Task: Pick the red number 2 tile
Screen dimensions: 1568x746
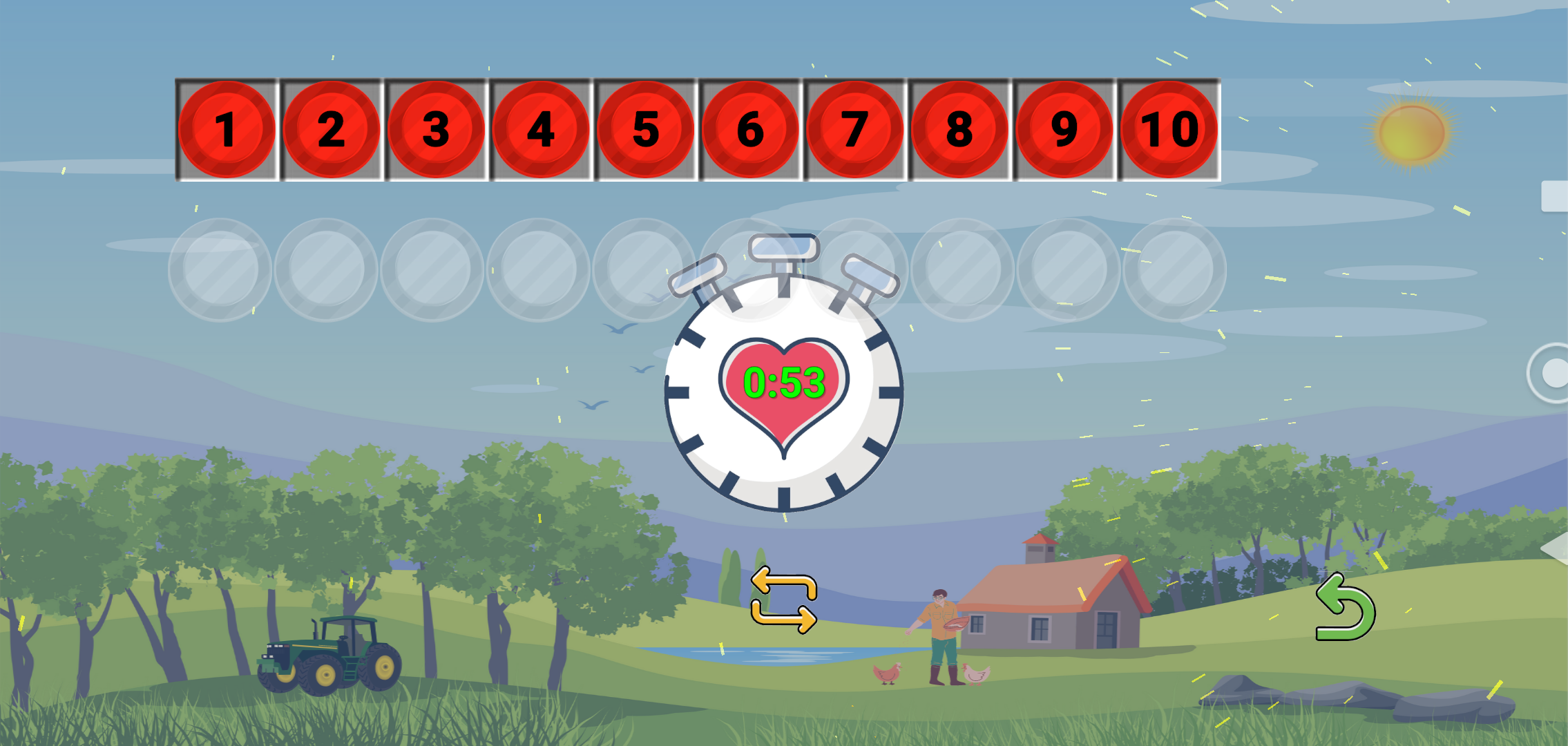Action: pyautogui.click(x=332, y=130)
